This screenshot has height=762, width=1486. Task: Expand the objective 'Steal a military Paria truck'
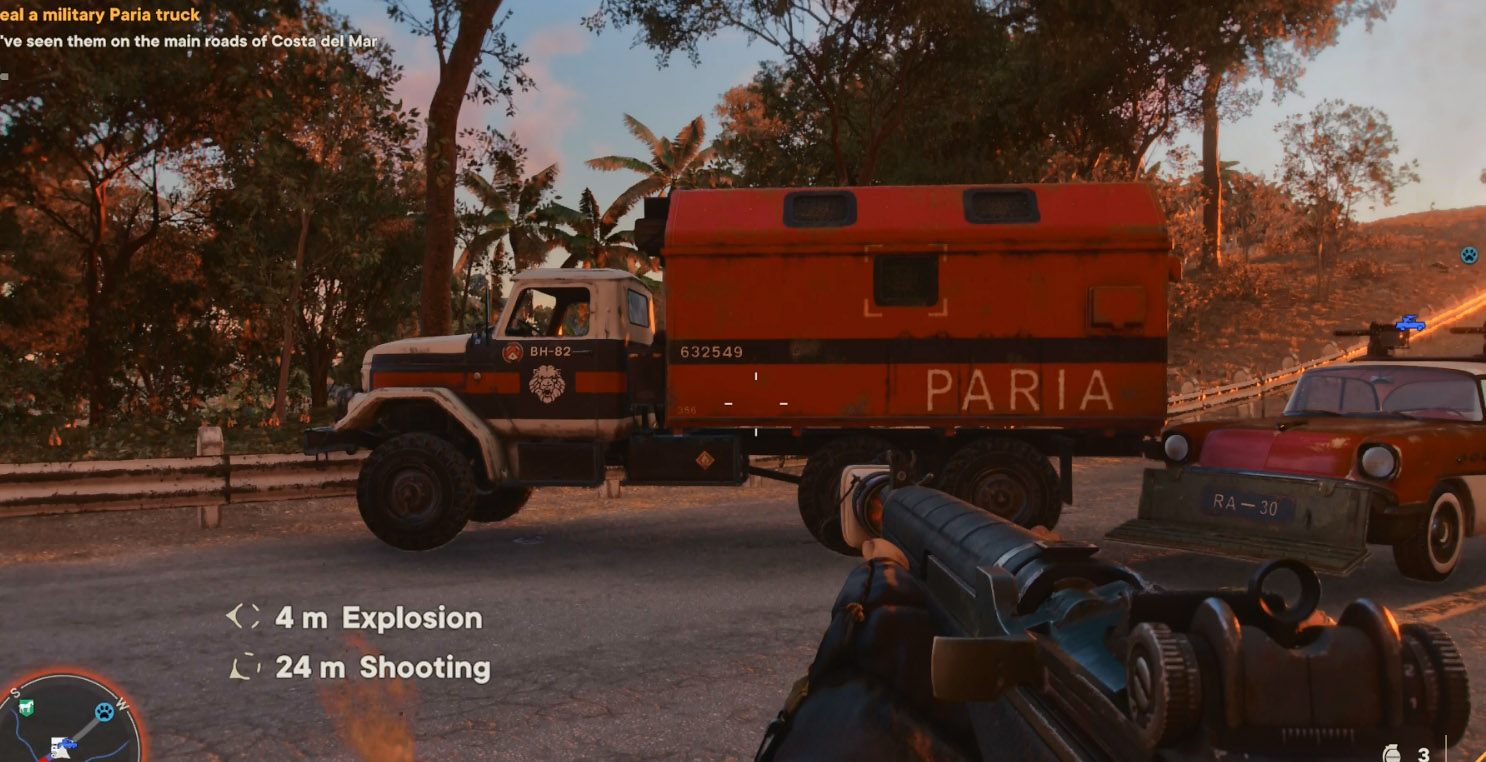(x=100, y=14)
